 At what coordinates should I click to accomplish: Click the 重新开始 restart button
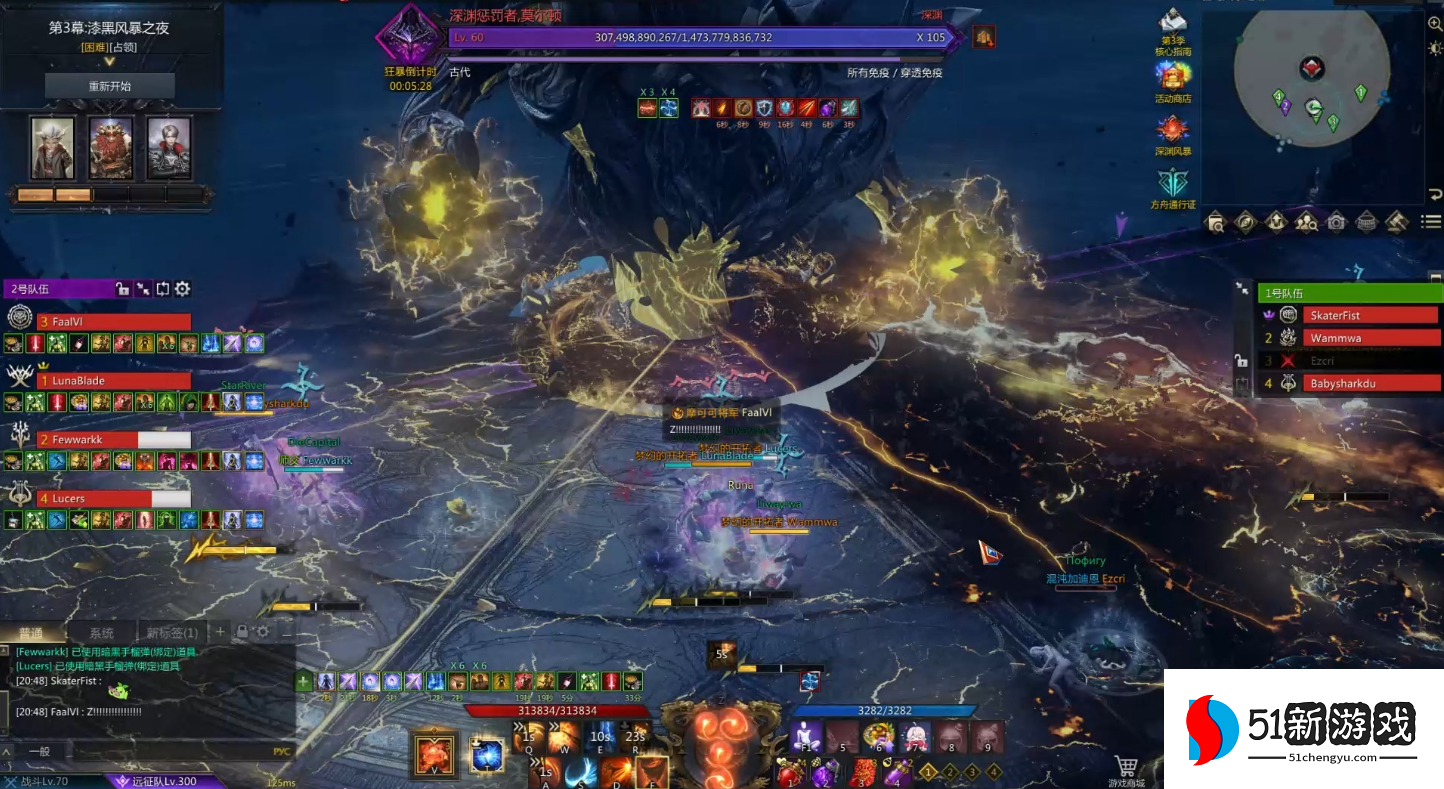[110, 86]
